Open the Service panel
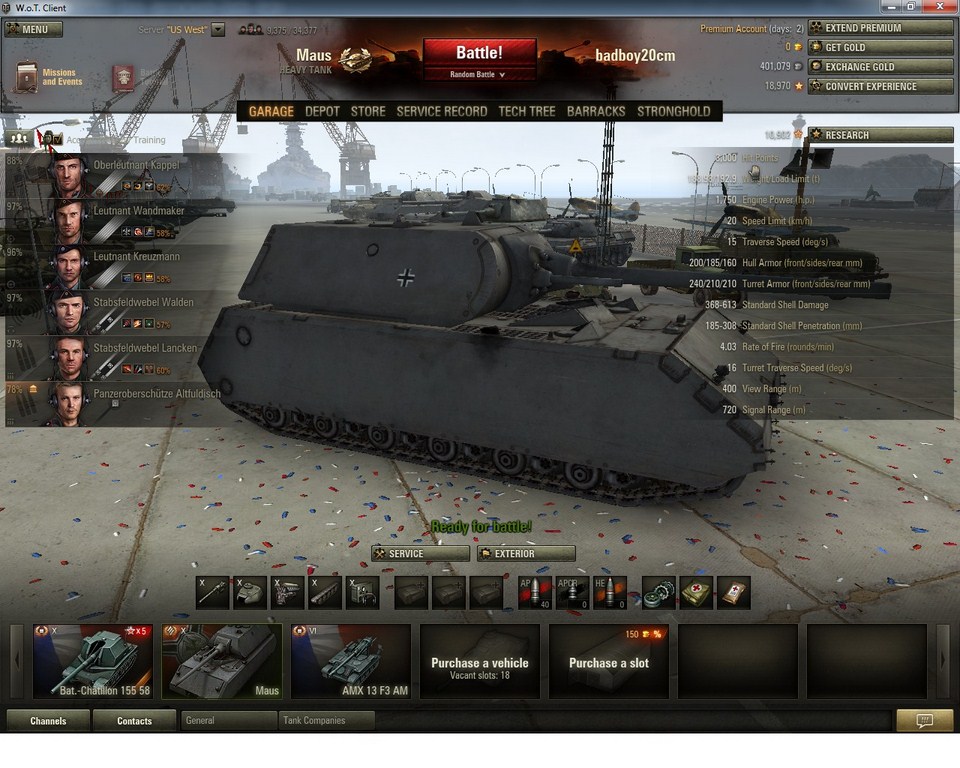 420,553
